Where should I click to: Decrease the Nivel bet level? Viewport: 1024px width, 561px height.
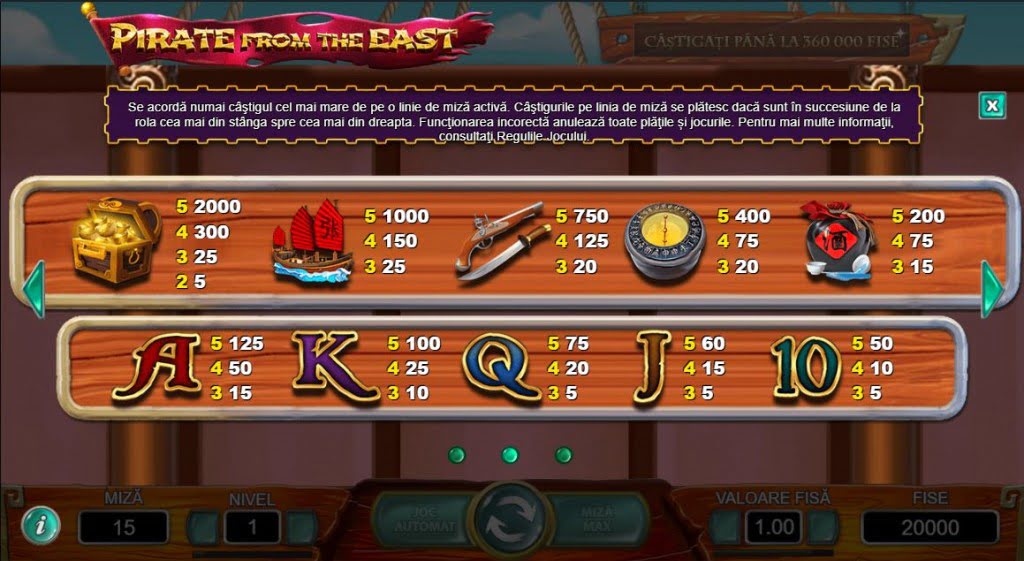203,527
